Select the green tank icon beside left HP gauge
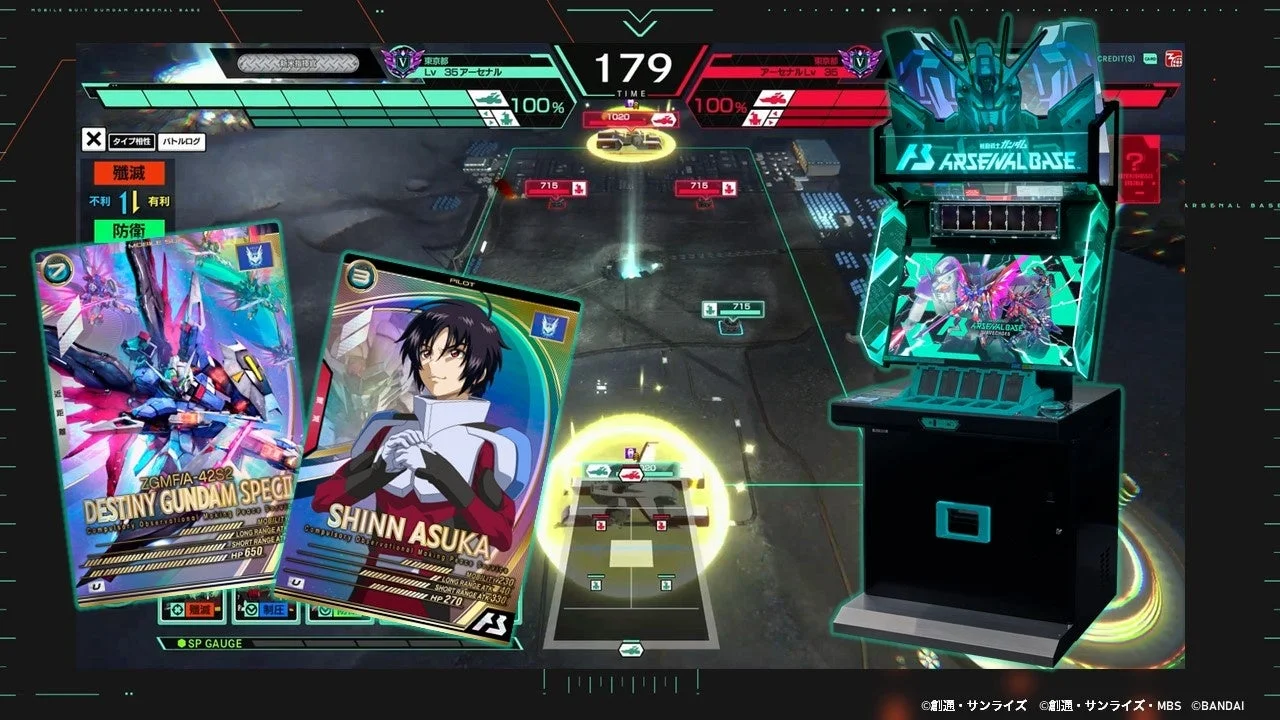1280x720 pixels. click(487, 98)
